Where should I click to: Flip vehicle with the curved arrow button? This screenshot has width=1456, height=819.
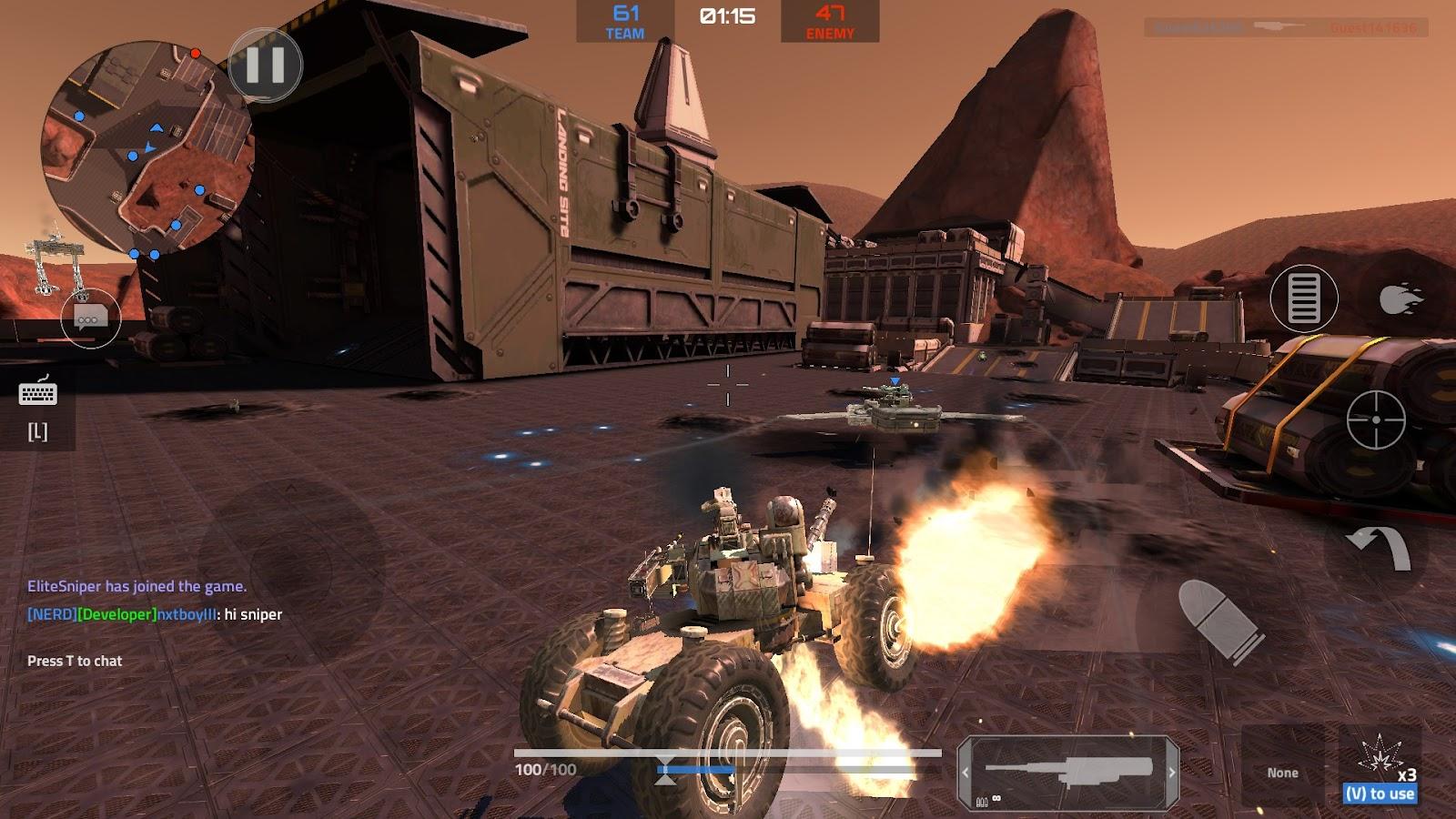coord(1378,549)
